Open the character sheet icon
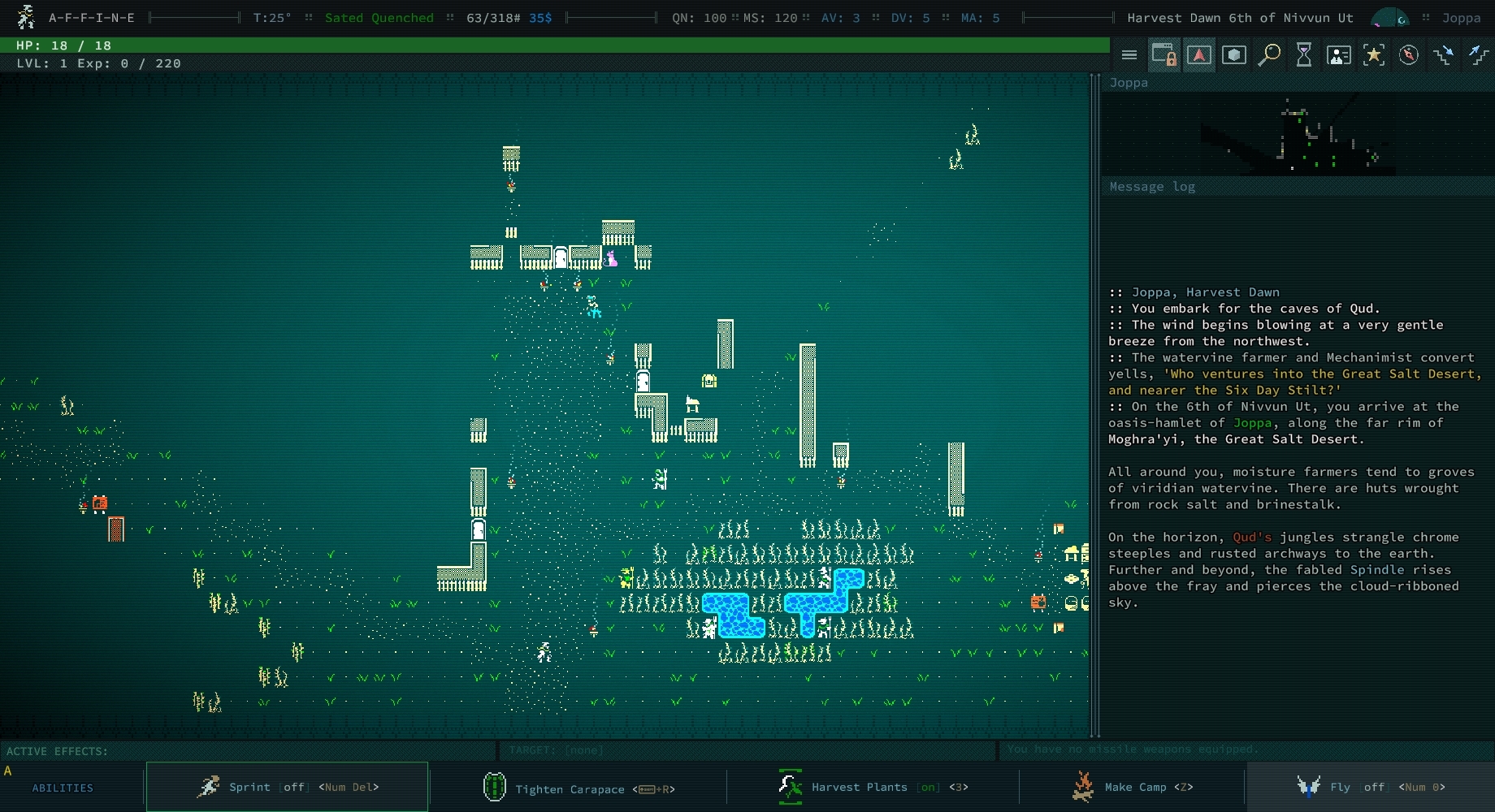The width and height of the screenshot is (1495, 812). (1338, 54)
